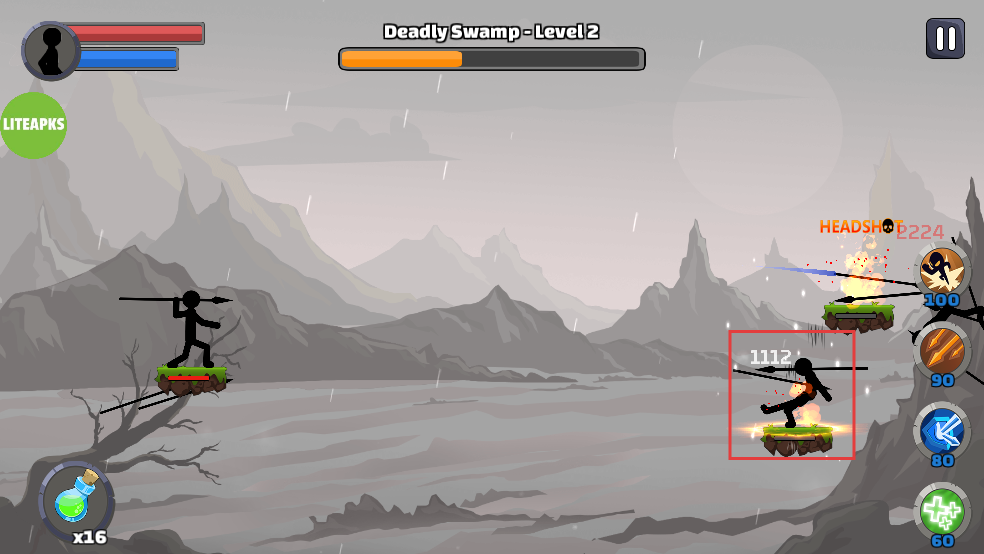This screenshot has height=554, width=984.
Task: Trigger the triple arrows skill costing 90
Action: tap(942, 349)
